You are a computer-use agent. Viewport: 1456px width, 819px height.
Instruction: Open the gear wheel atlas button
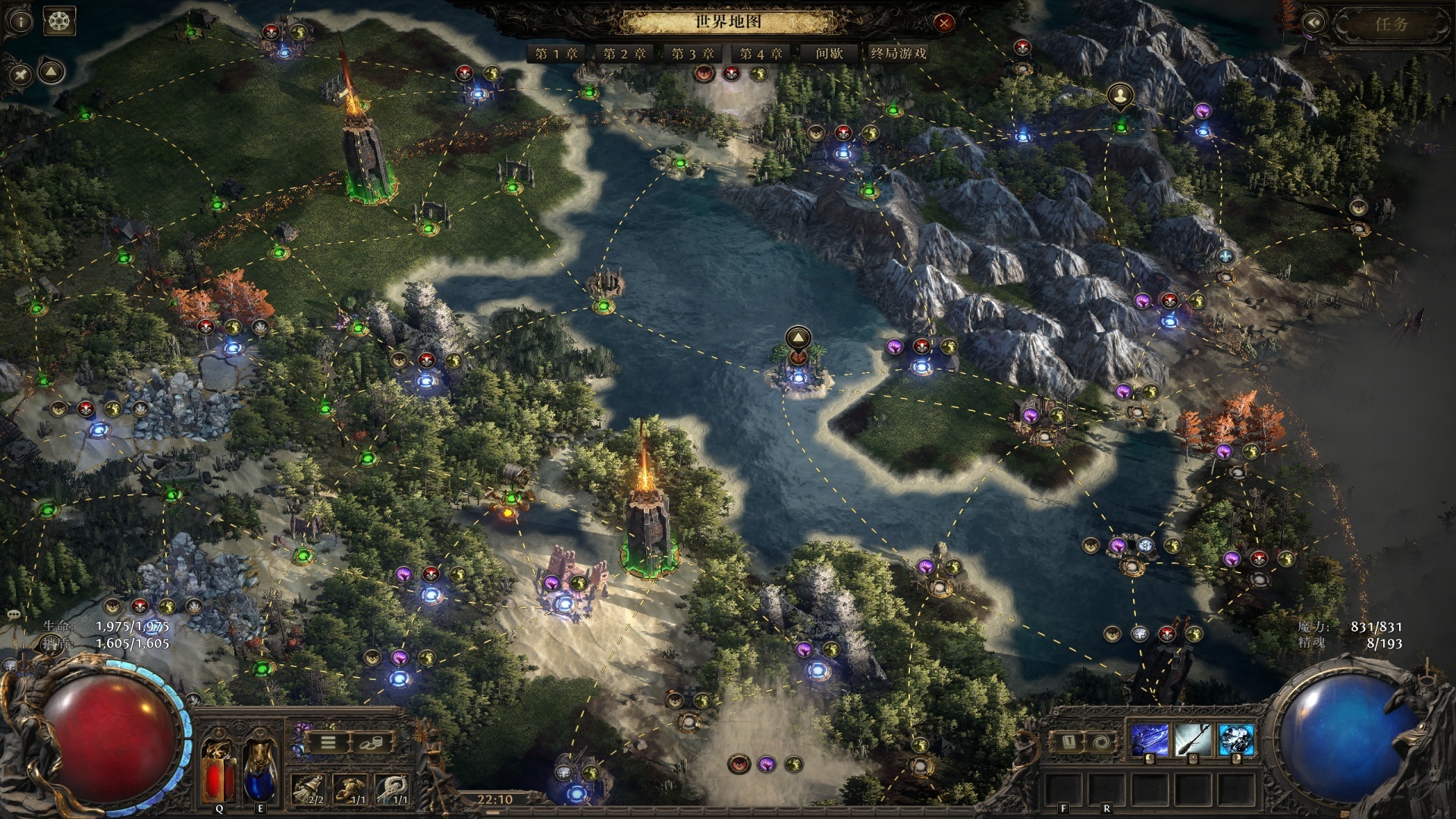59,21
